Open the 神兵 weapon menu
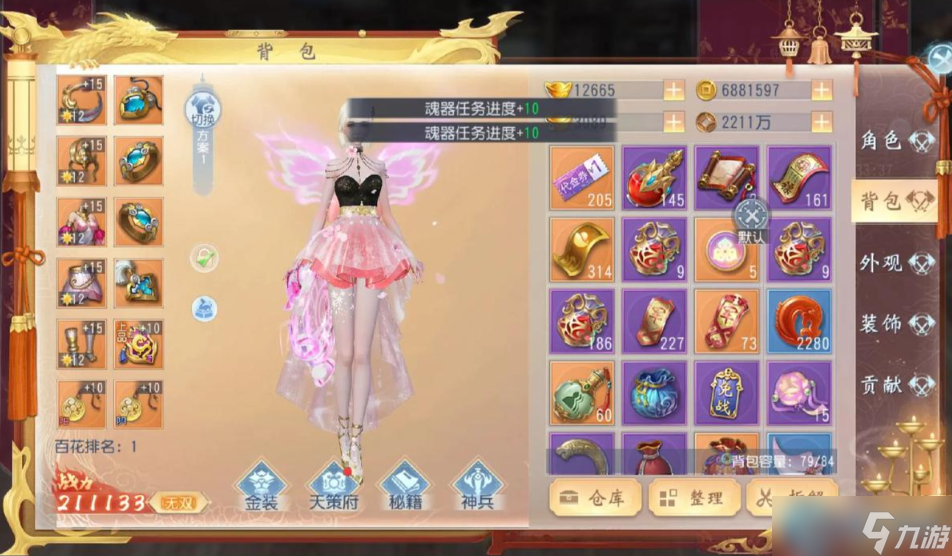The height and width of the screenshot is (556, 952). click(x=477, y=486)
